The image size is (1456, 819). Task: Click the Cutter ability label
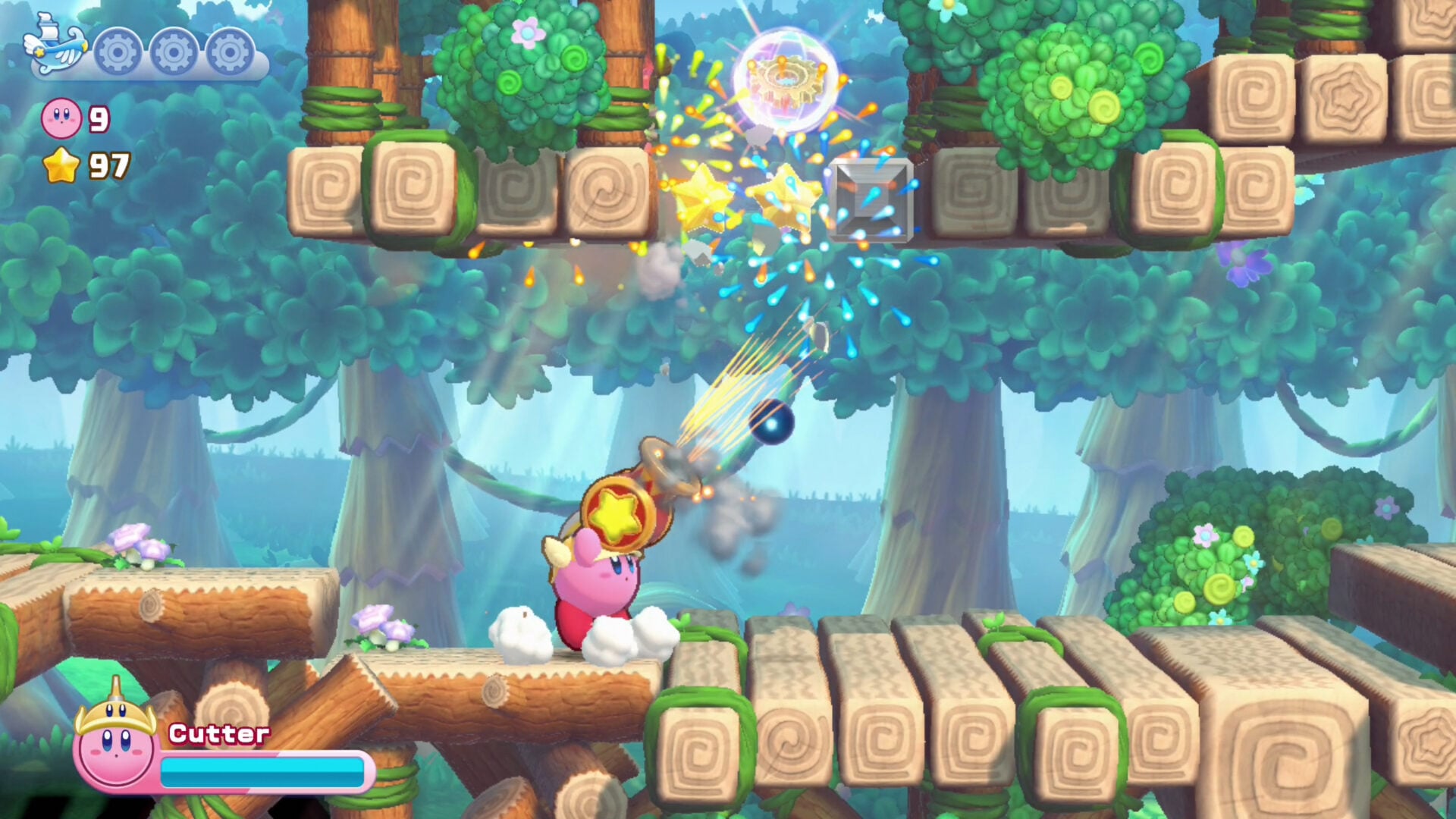click(x=219, y=734)
